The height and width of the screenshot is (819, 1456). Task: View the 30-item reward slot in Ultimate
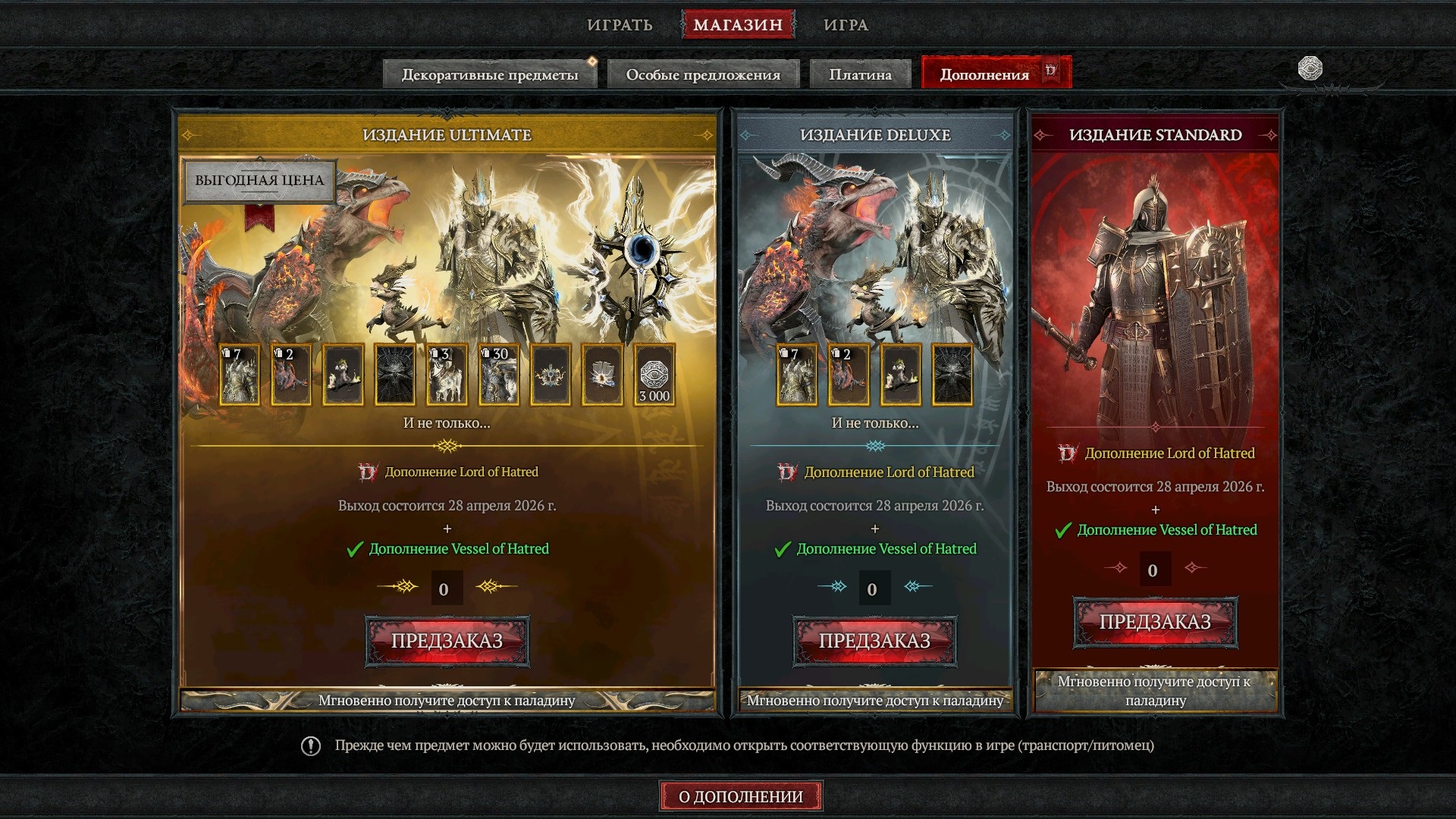pos(499,375)
